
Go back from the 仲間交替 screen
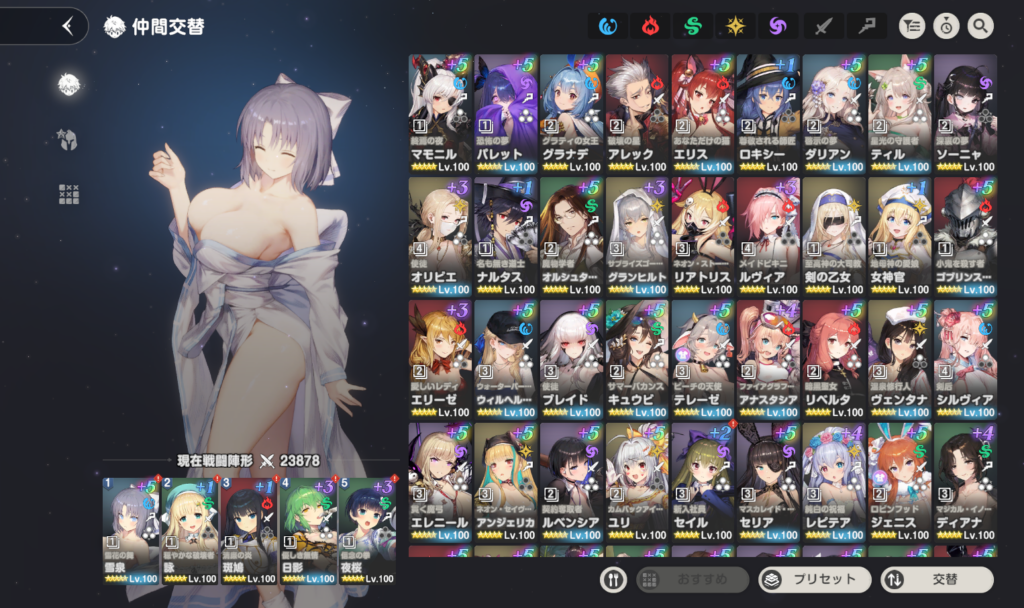coord(67,26)
